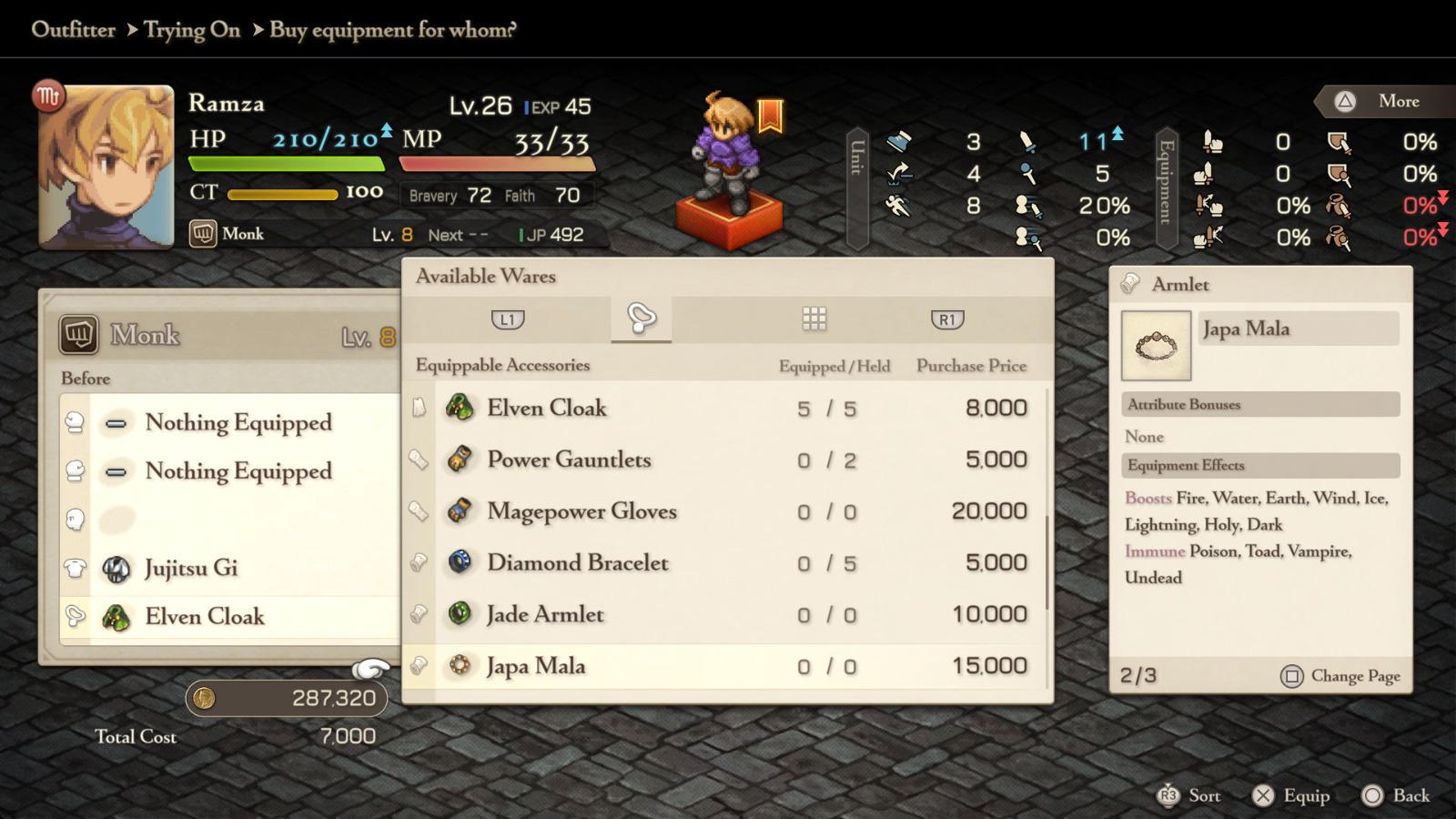Click the Speed (running figure) stat icon
The width and height of the screenshot is (1456, 819).
pyautogui.click(x=897, y=206)
